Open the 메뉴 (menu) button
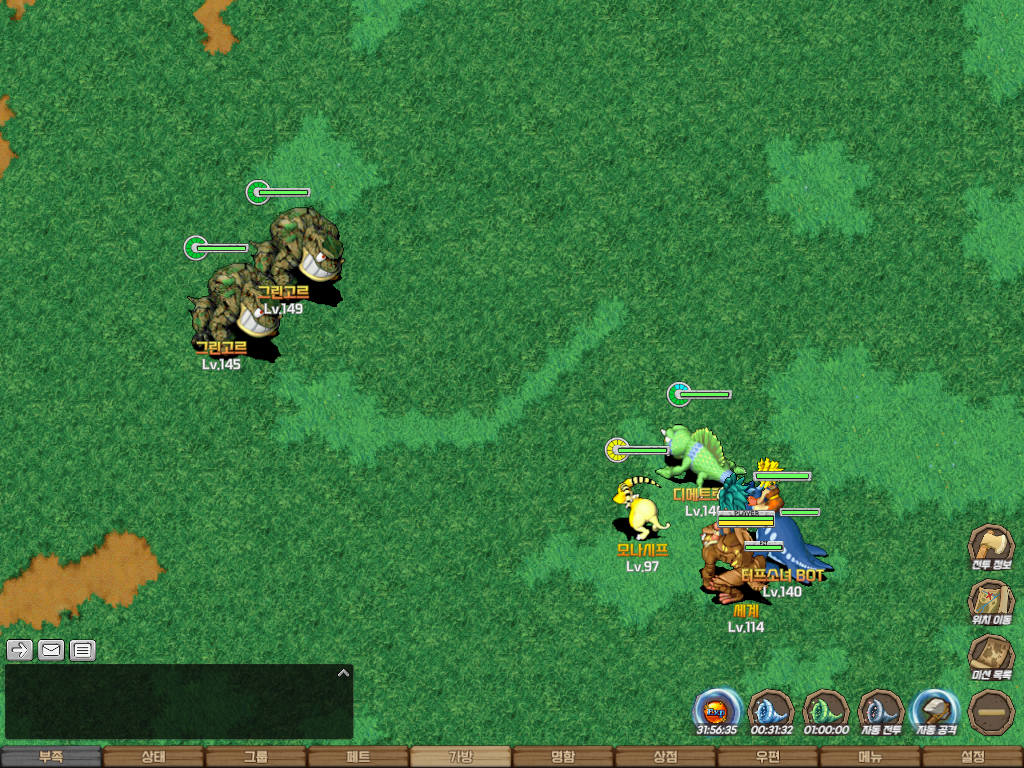The height and width of the screenshot is (768, 1024). point(870,757)
